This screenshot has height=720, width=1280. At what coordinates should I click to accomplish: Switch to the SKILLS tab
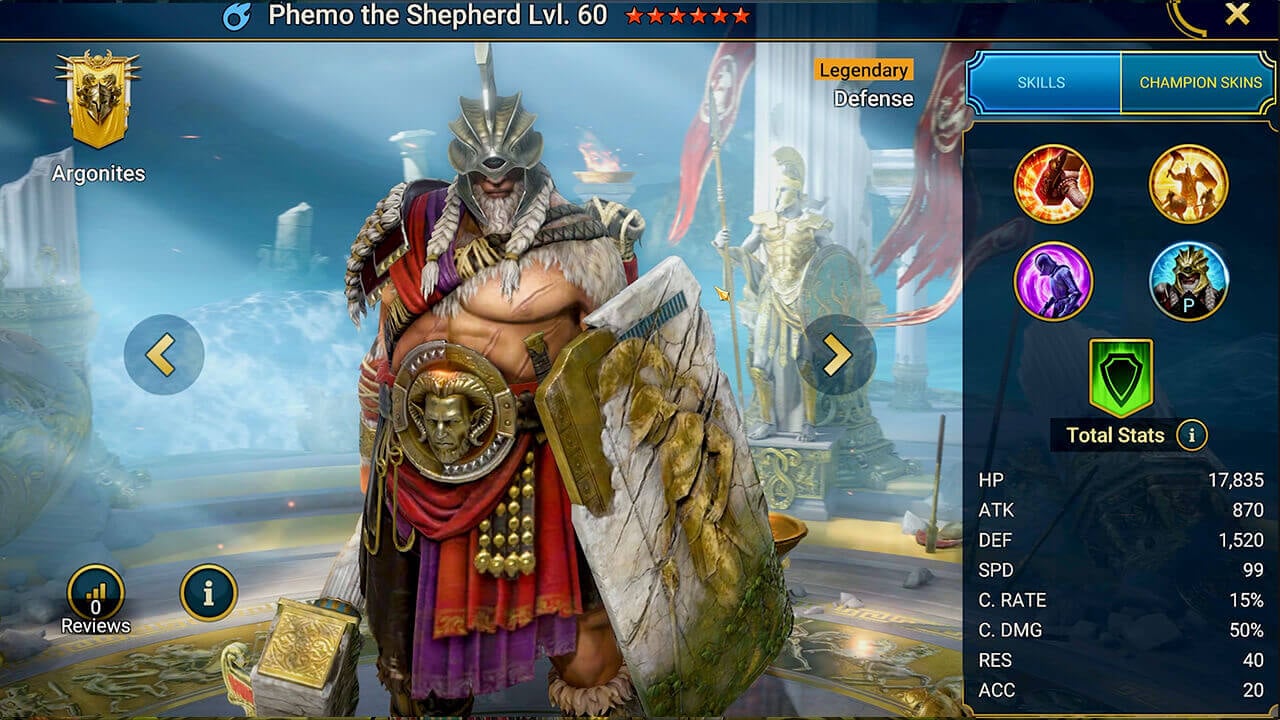coord(1040,82)
